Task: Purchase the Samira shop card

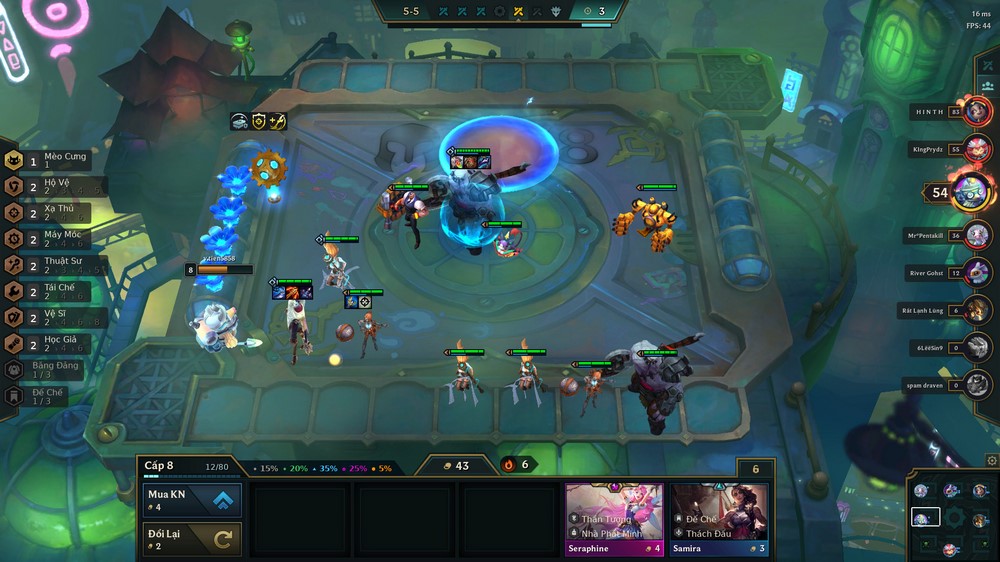Action: [719, 519]
